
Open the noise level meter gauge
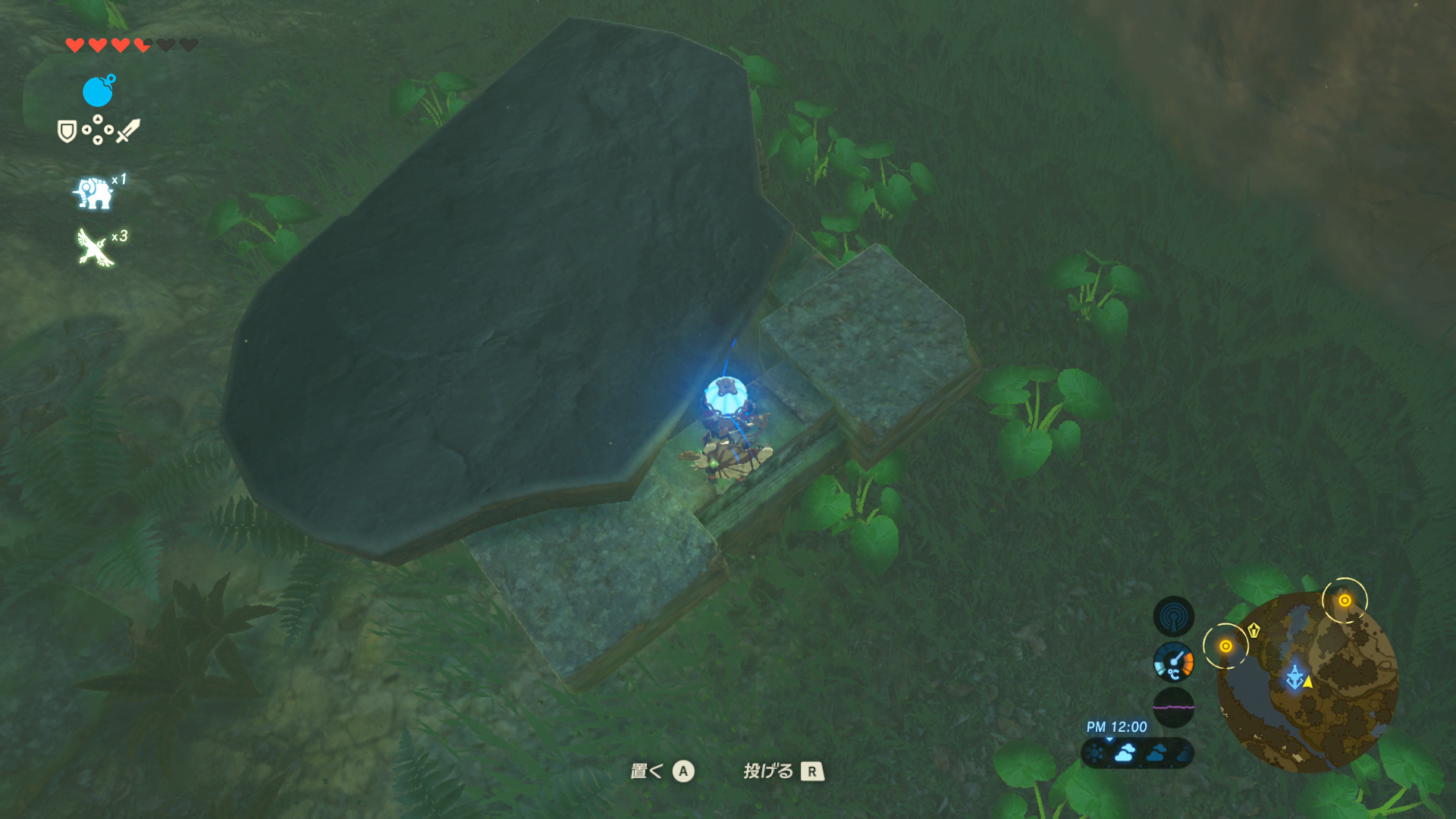[x=1173, y=706]
